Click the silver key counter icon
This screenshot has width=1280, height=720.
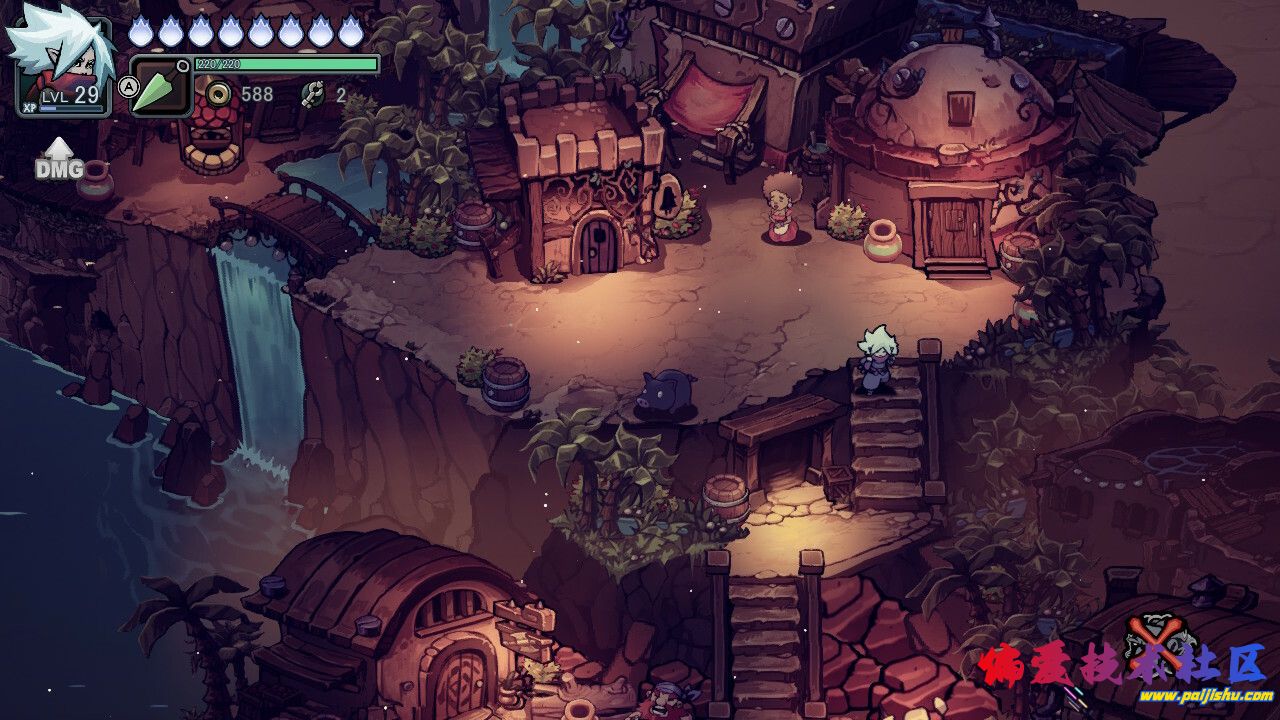tap(313, 94)
